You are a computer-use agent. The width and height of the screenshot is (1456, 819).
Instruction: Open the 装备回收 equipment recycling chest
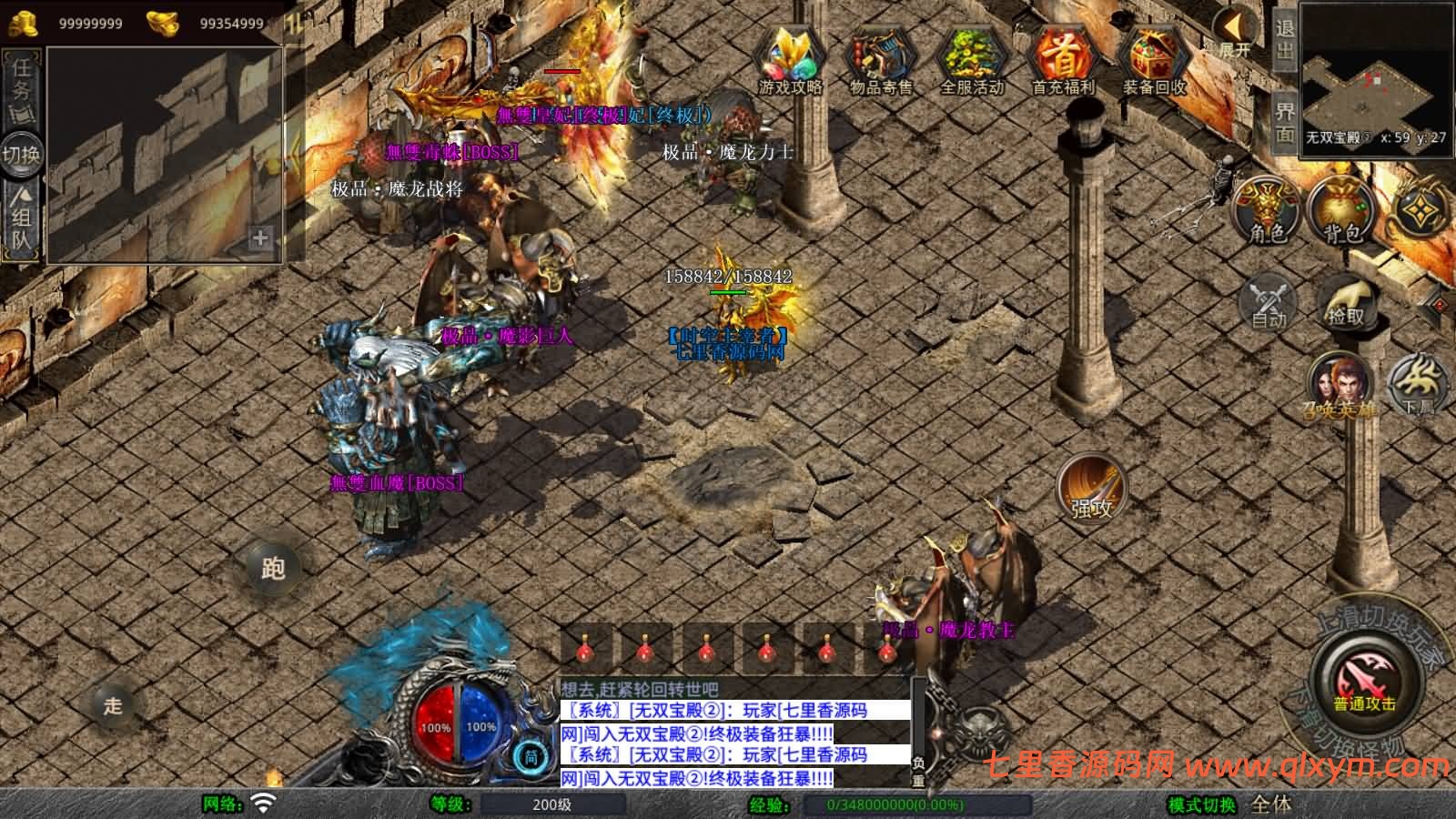pyautogui.click(x=1154, y=60)
